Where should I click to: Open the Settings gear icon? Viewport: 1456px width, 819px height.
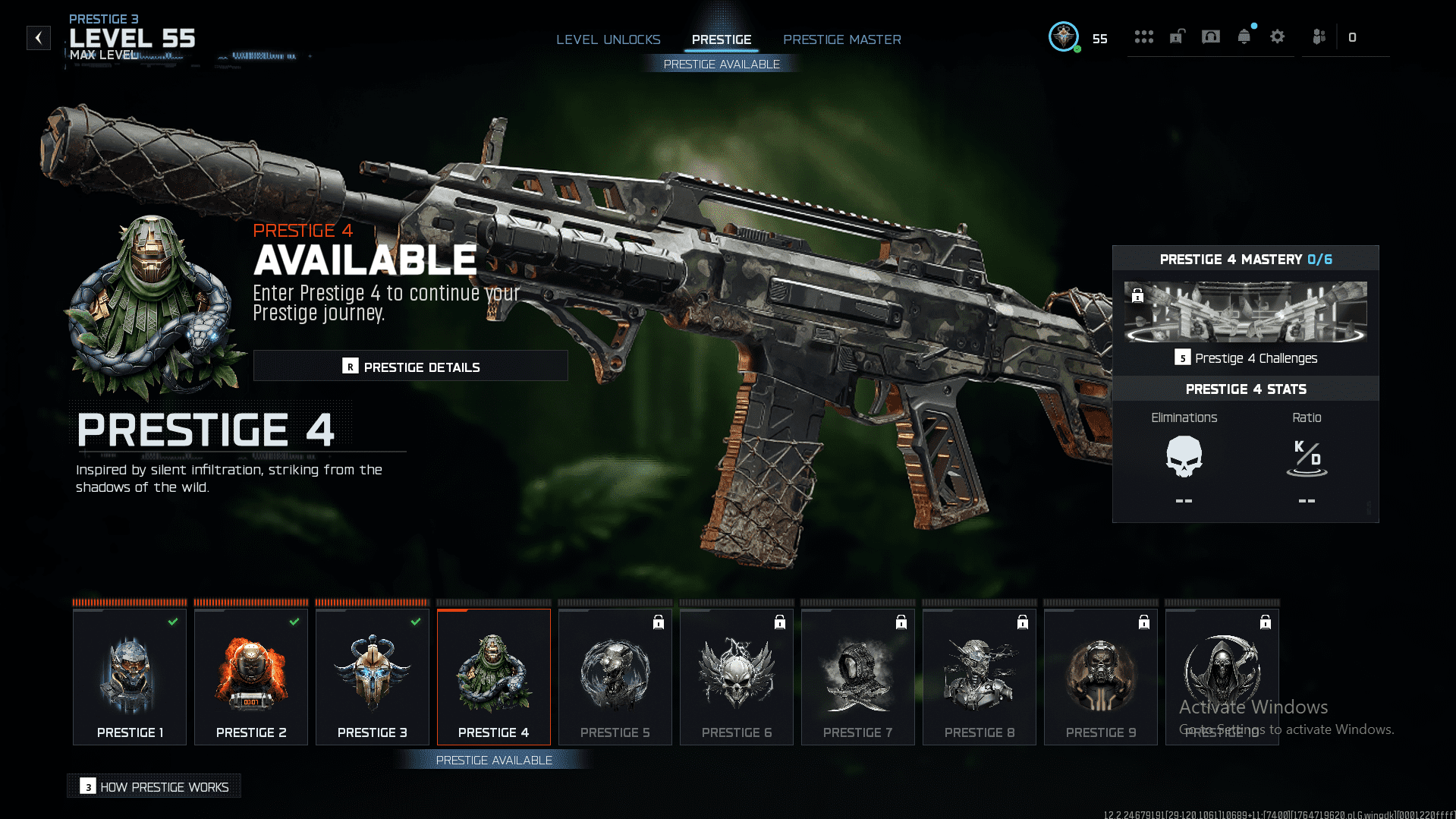pos(1277,36)
